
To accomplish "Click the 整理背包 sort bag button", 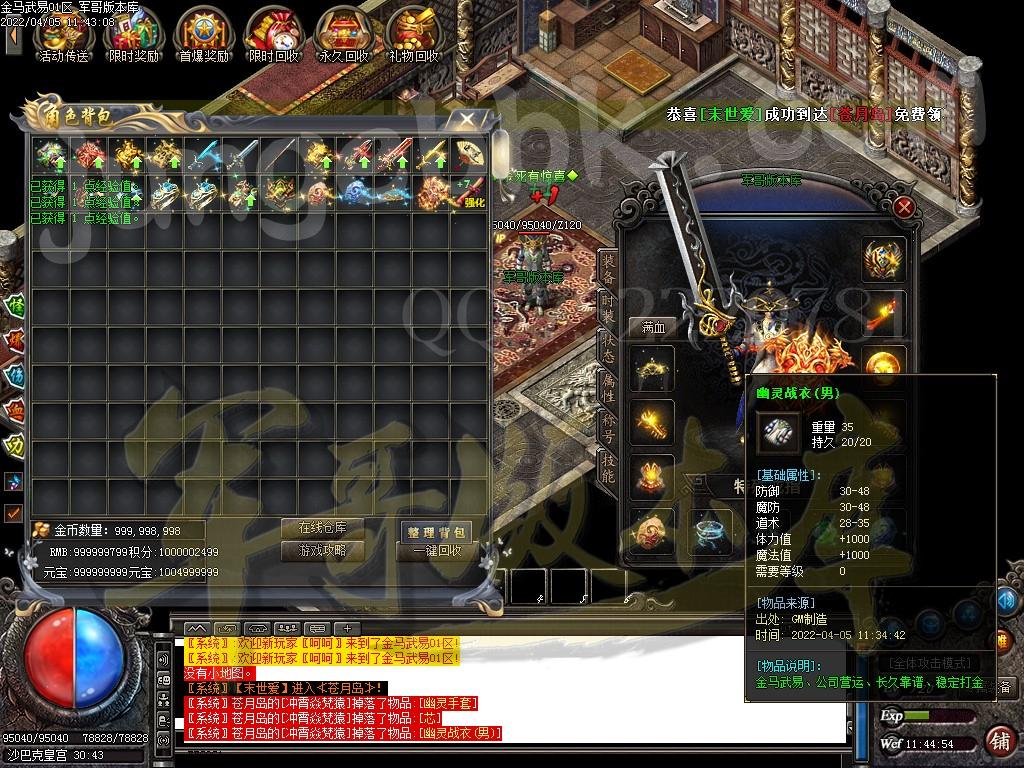I will point(436,531).
